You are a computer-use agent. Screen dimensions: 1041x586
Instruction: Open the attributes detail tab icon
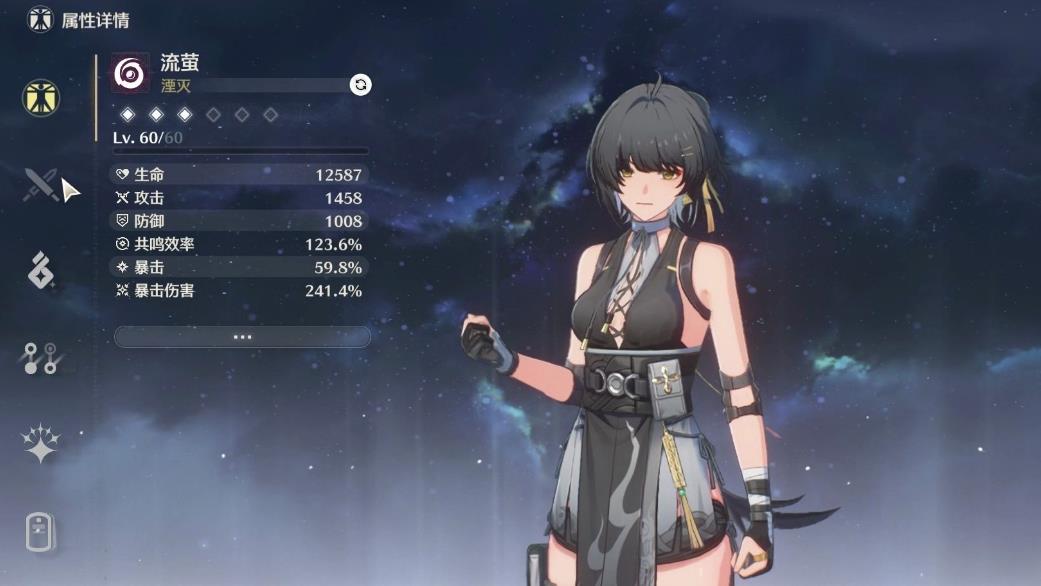click(x=41, y=98)
